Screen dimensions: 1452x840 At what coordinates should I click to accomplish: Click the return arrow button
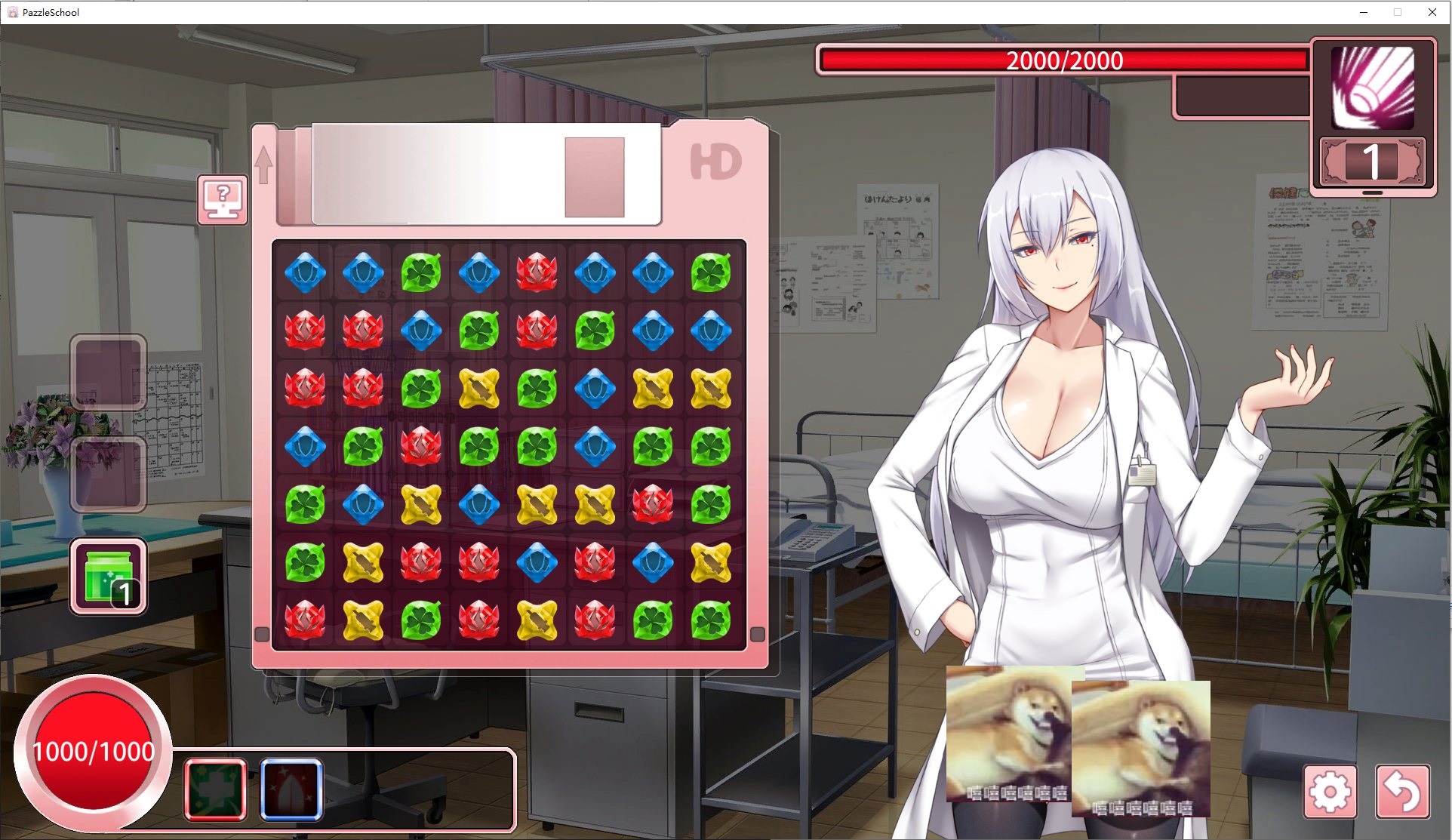click(x=1402, y=792)
